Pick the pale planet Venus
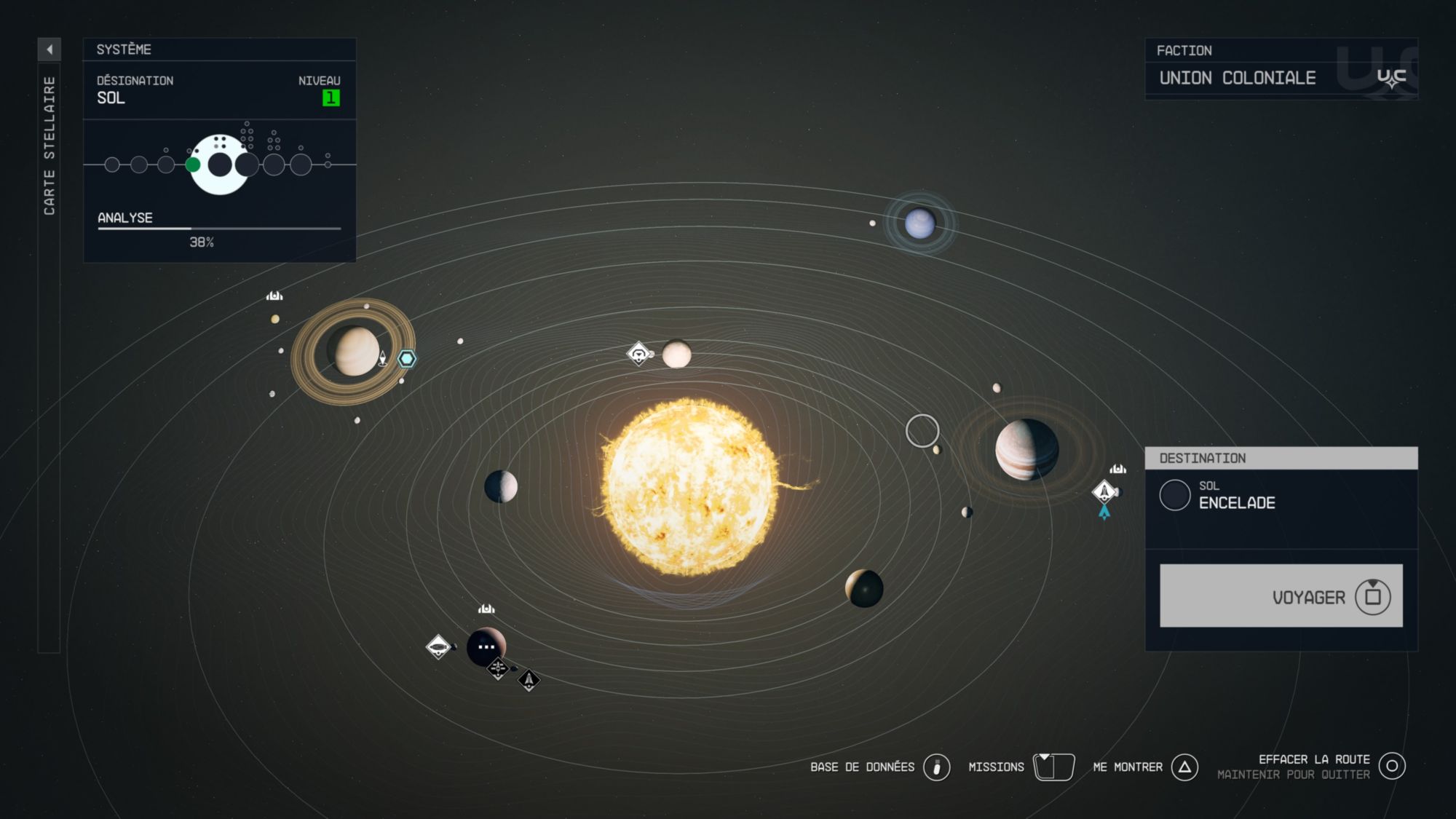1456x819 pixels. pyautogui.click(x=676, y=355)
